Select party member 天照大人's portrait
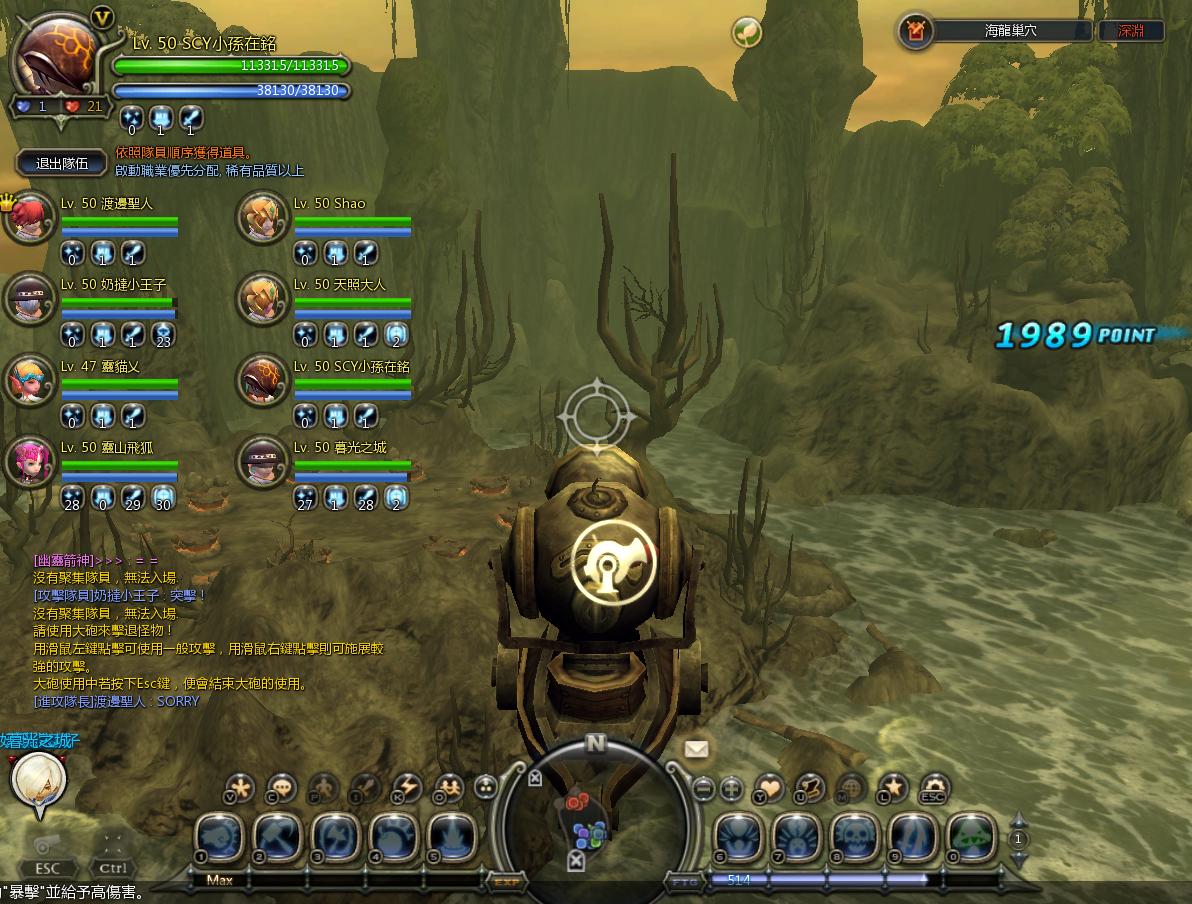 pos(262,299)
